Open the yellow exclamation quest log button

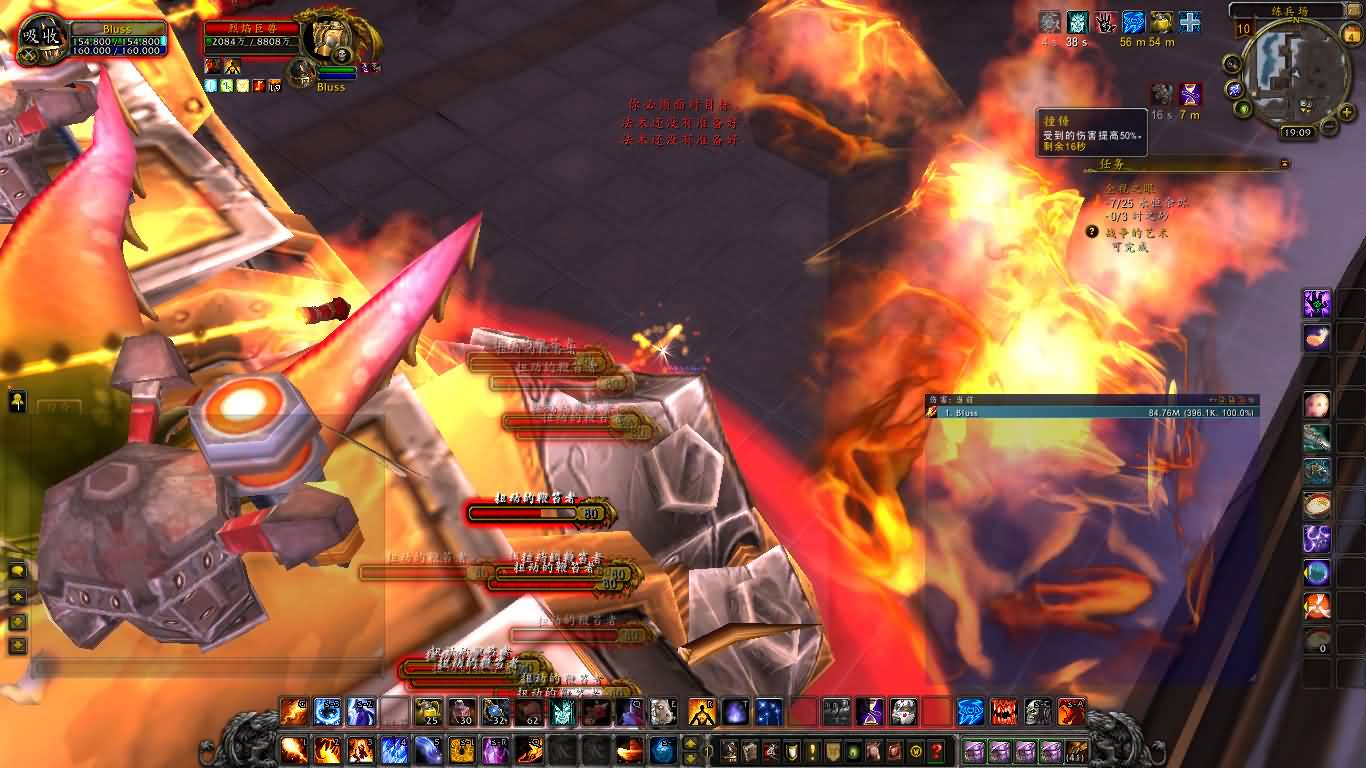[x=812, y=750]
